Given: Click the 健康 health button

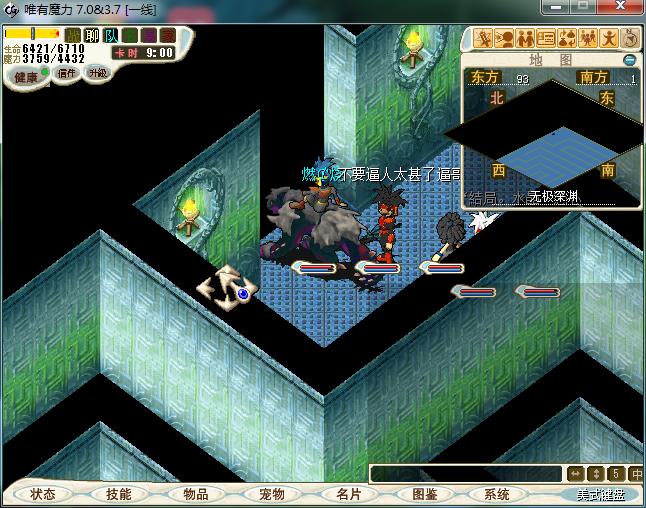Looking at the screenshot, I should point(26,77).
